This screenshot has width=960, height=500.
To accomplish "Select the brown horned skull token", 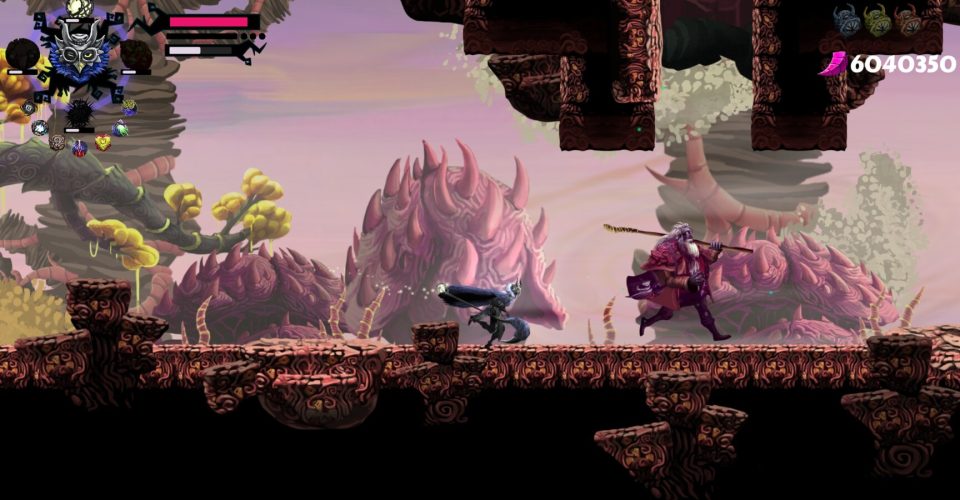I will pyautogui.click(x=908, y=21).
